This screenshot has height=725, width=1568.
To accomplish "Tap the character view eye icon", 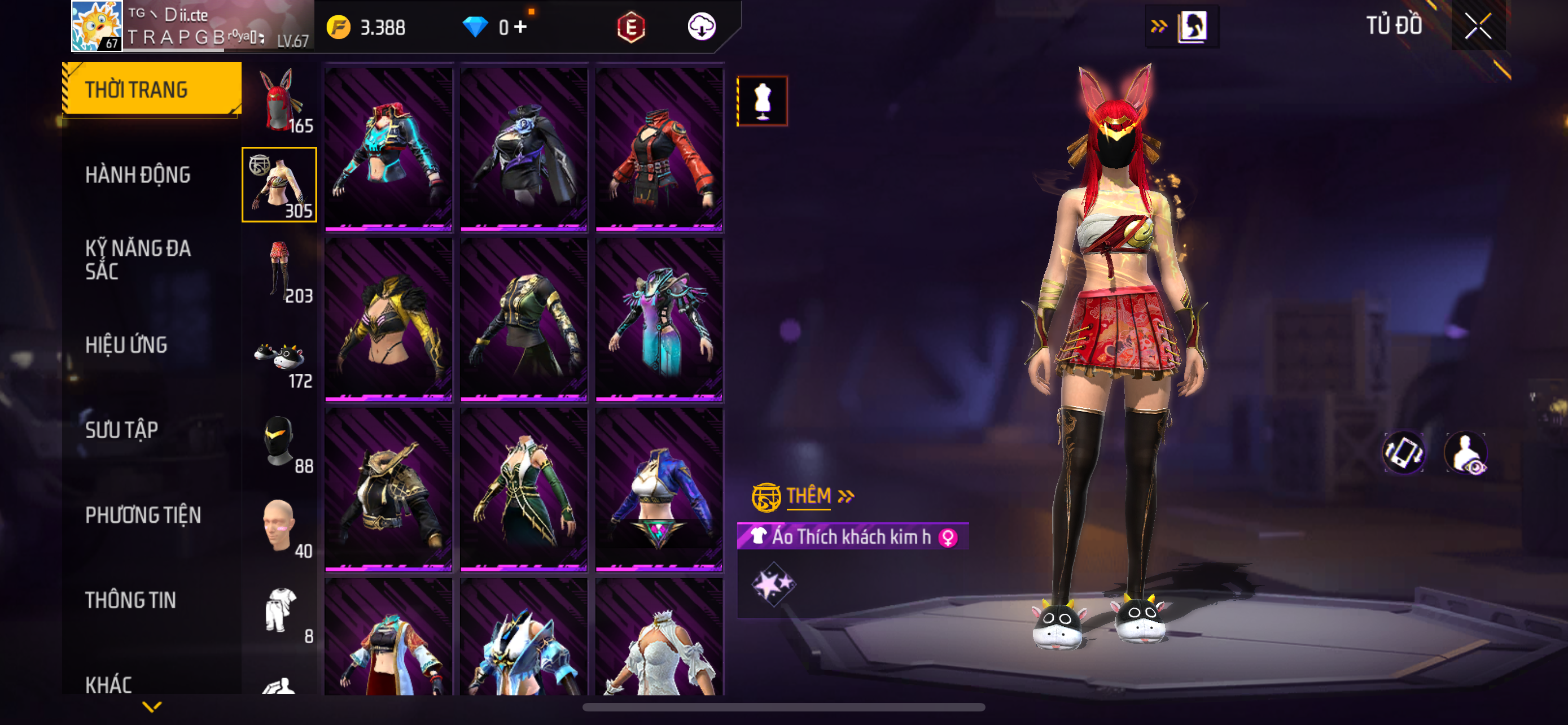I will point(1467,453).
